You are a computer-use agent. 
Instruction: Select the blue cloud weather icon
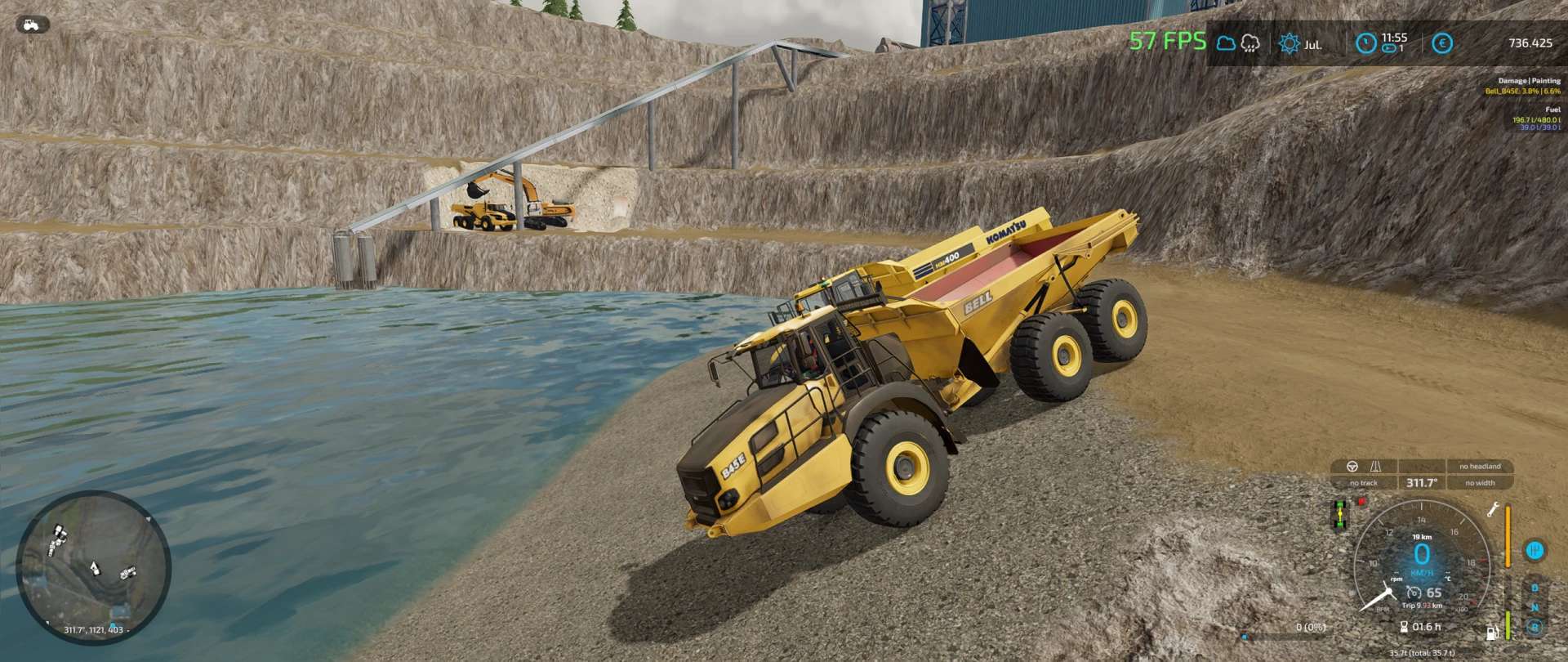click(1226, 43)
